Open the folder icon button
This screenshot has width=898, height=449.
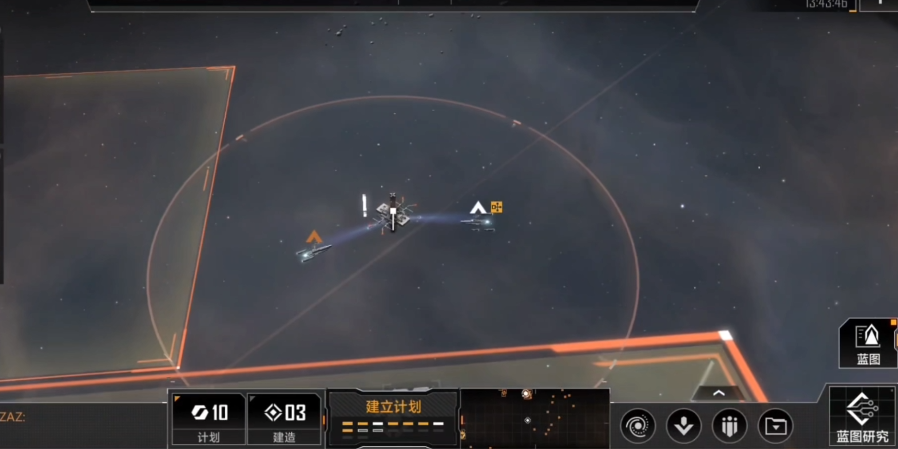[x=775, y=426]
